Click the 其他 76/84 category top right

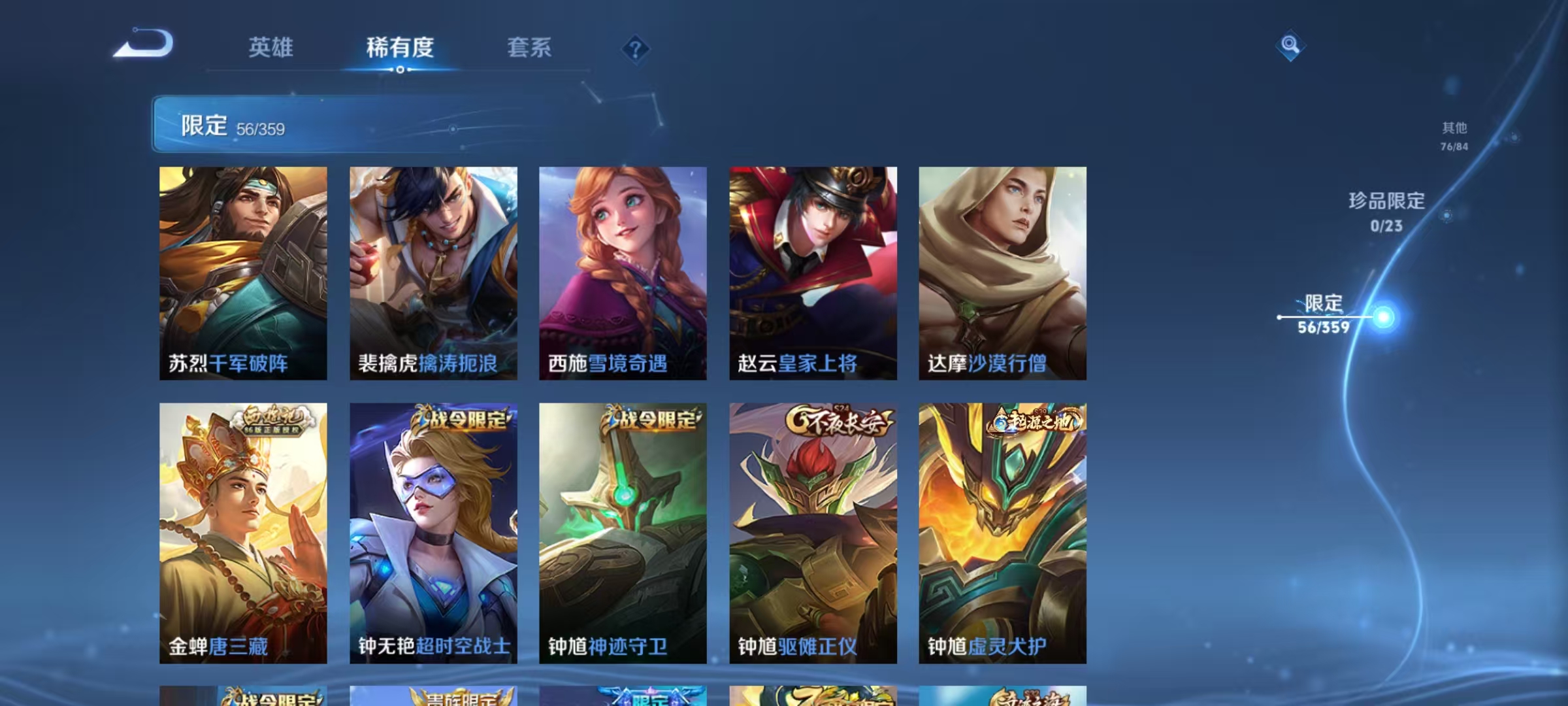tap(1456, 137)
